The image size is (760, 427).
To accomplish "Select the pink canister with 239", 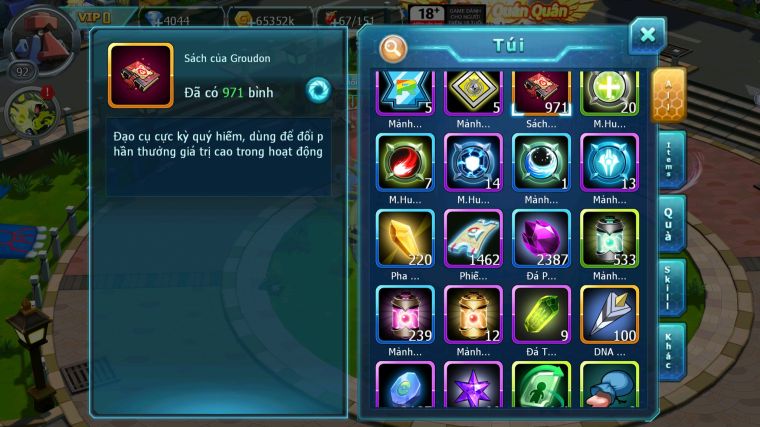I will [405, 314].
